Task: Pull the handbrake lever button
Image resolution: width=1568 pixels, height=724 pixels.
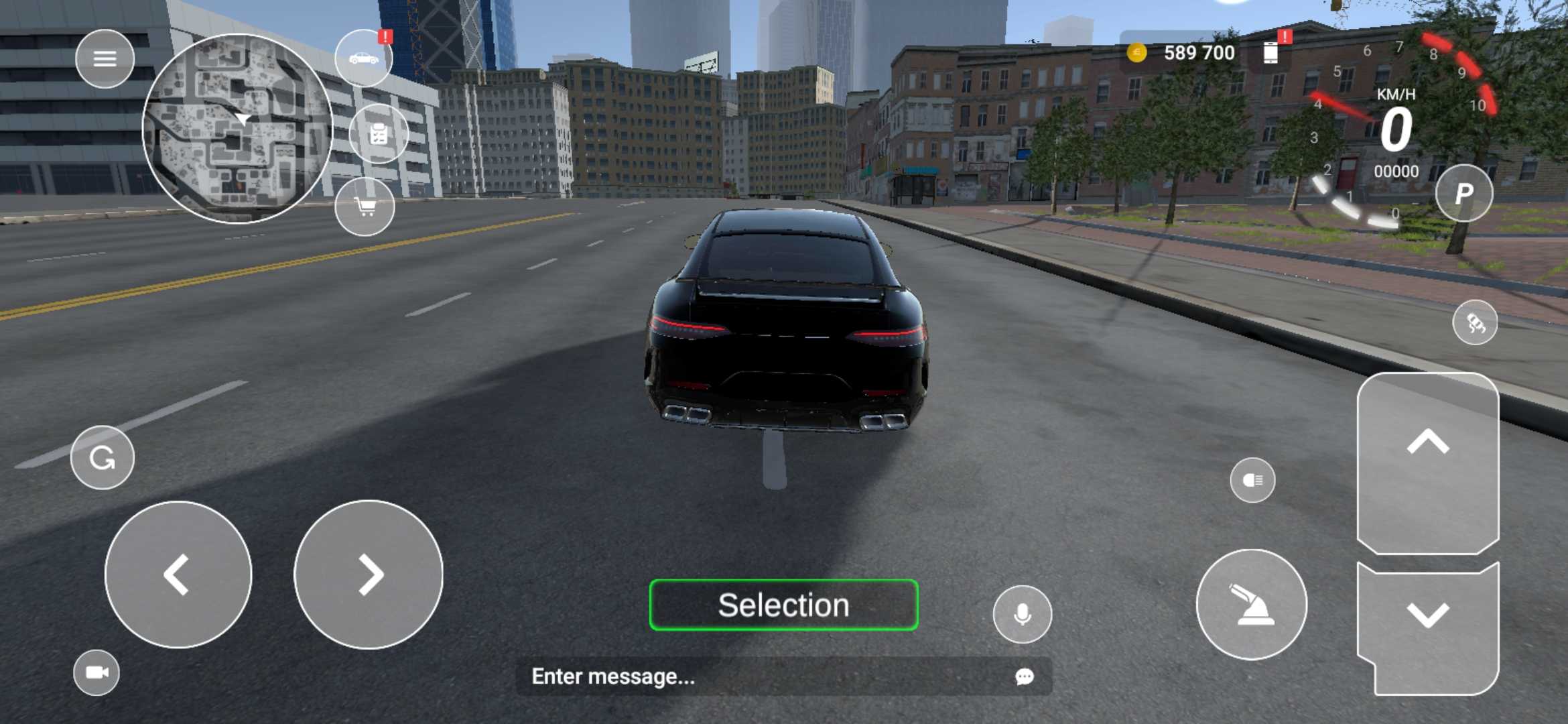Action: tap(1251, 605)
